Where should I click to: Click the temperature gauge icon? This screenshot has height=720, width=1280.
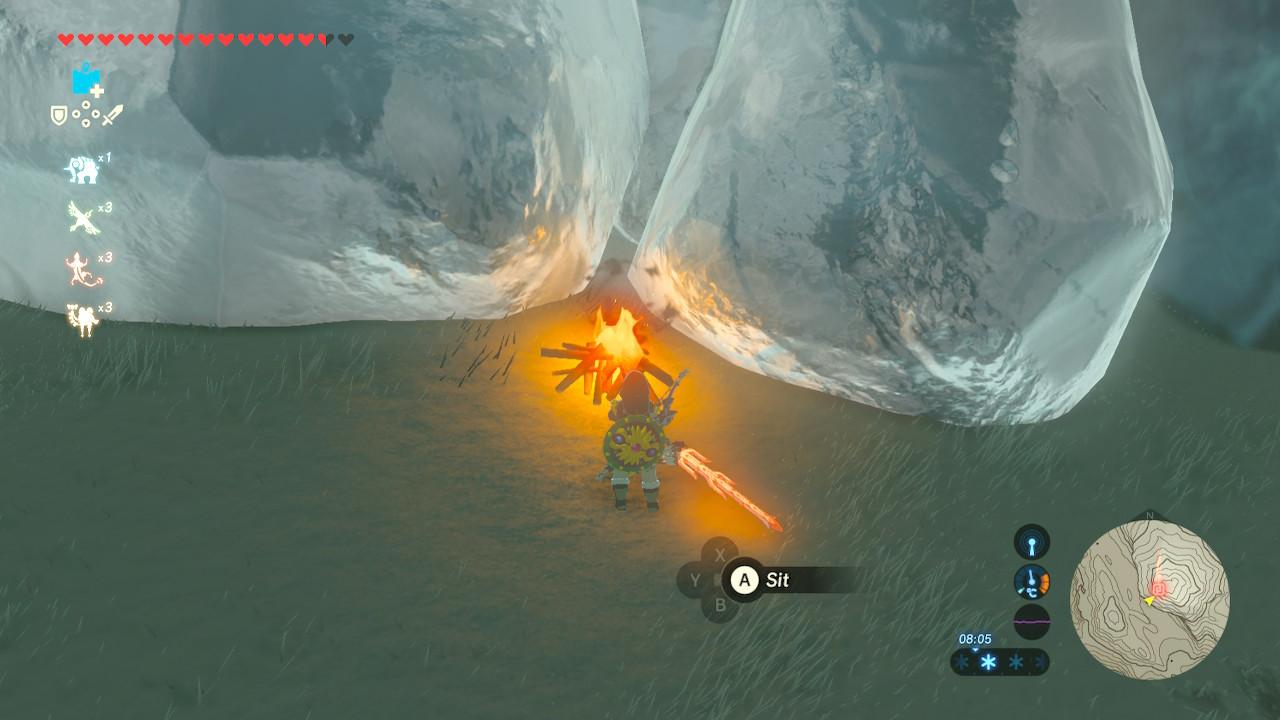click(x=1031, y=582)
